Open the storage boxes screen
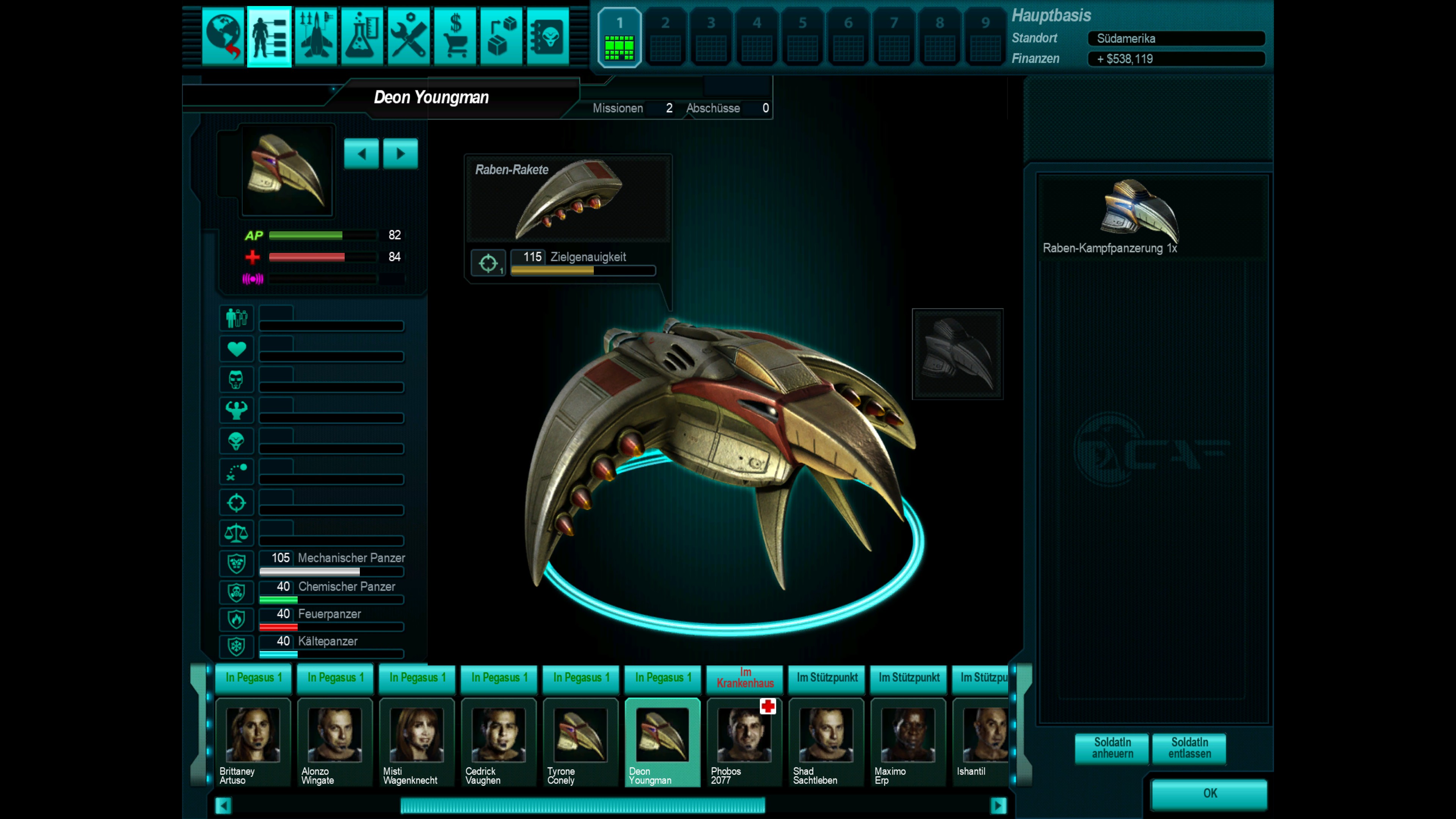This screenshot has height=819, width=1456. point(501,37)
